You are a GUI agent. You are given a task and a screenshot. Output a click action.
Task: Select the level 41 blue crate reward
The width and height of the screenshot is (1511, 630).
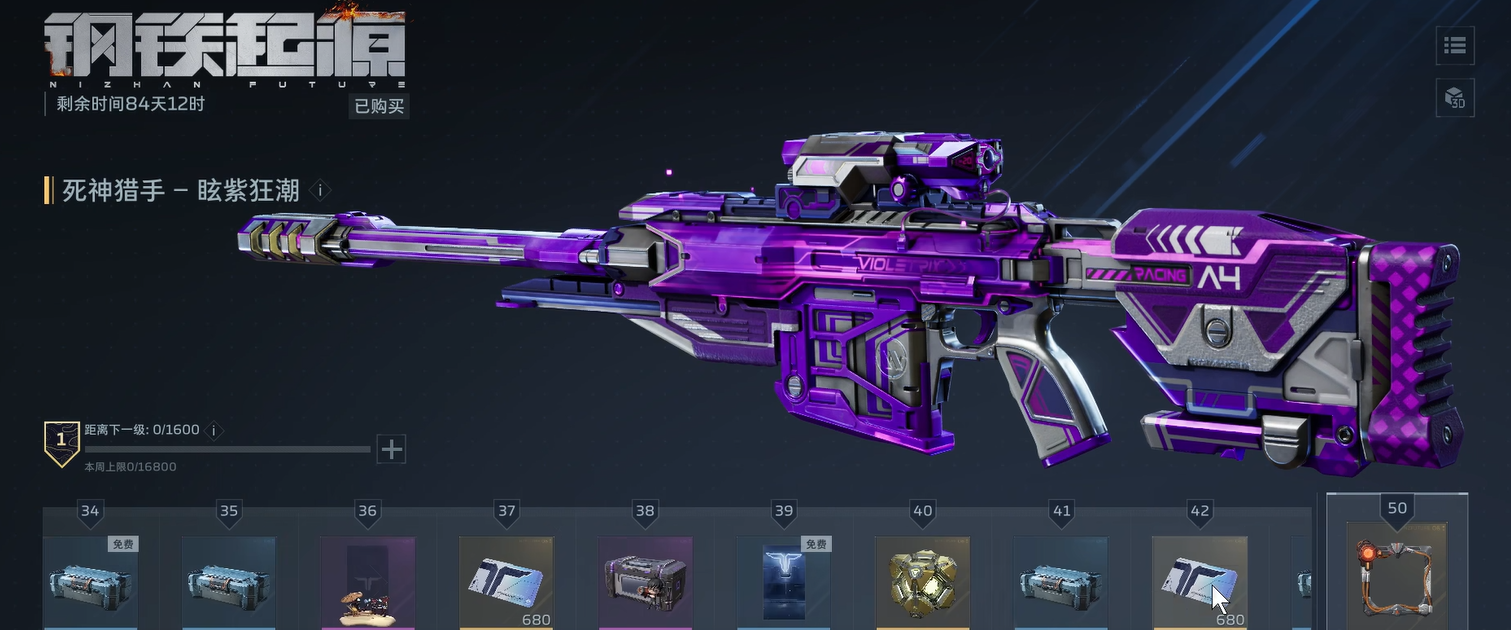pyautogui.click(x=1061, y=582)
